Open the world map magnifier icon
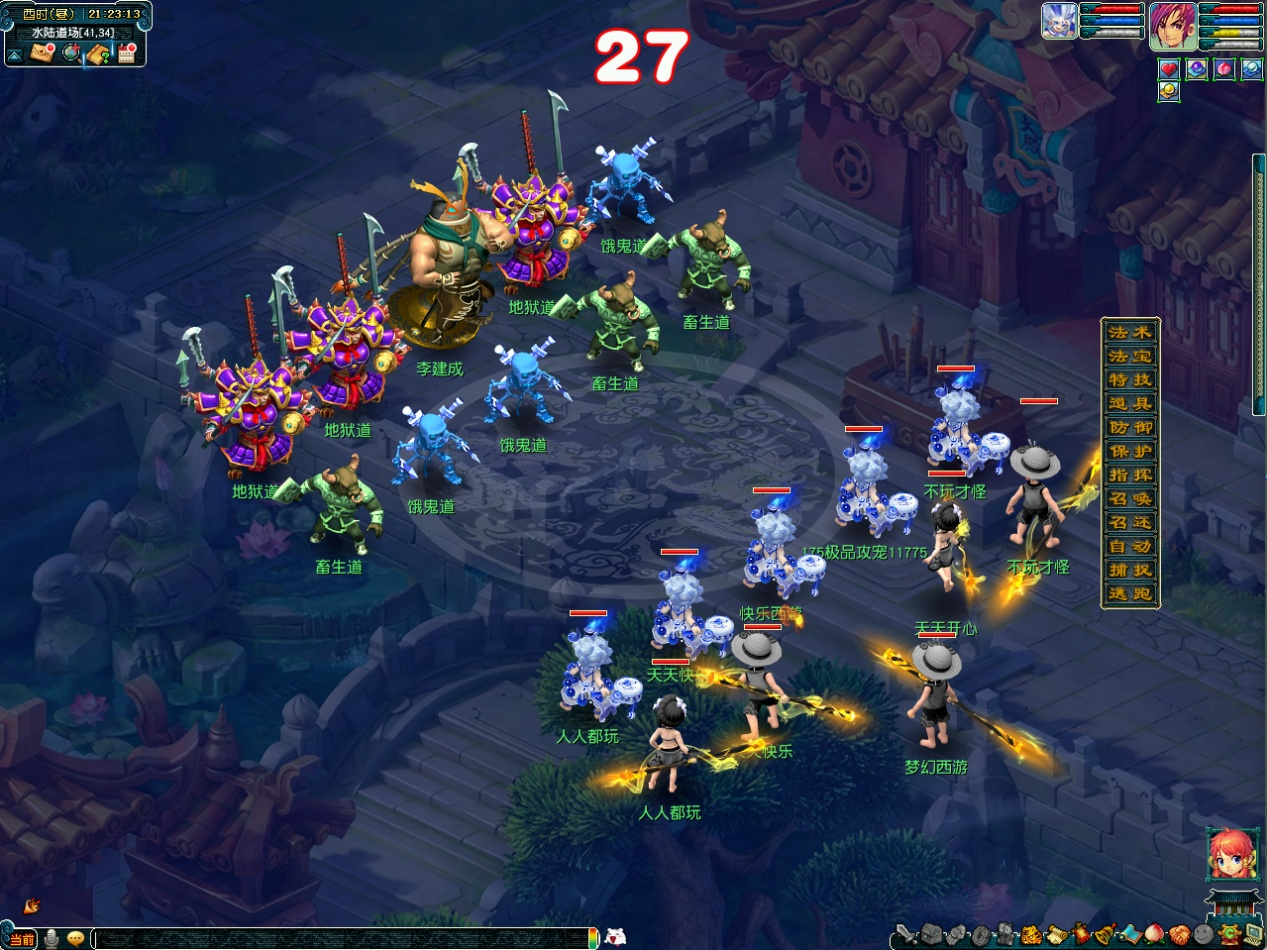This screenshot has height=950, width=1267. coord(70,54)
